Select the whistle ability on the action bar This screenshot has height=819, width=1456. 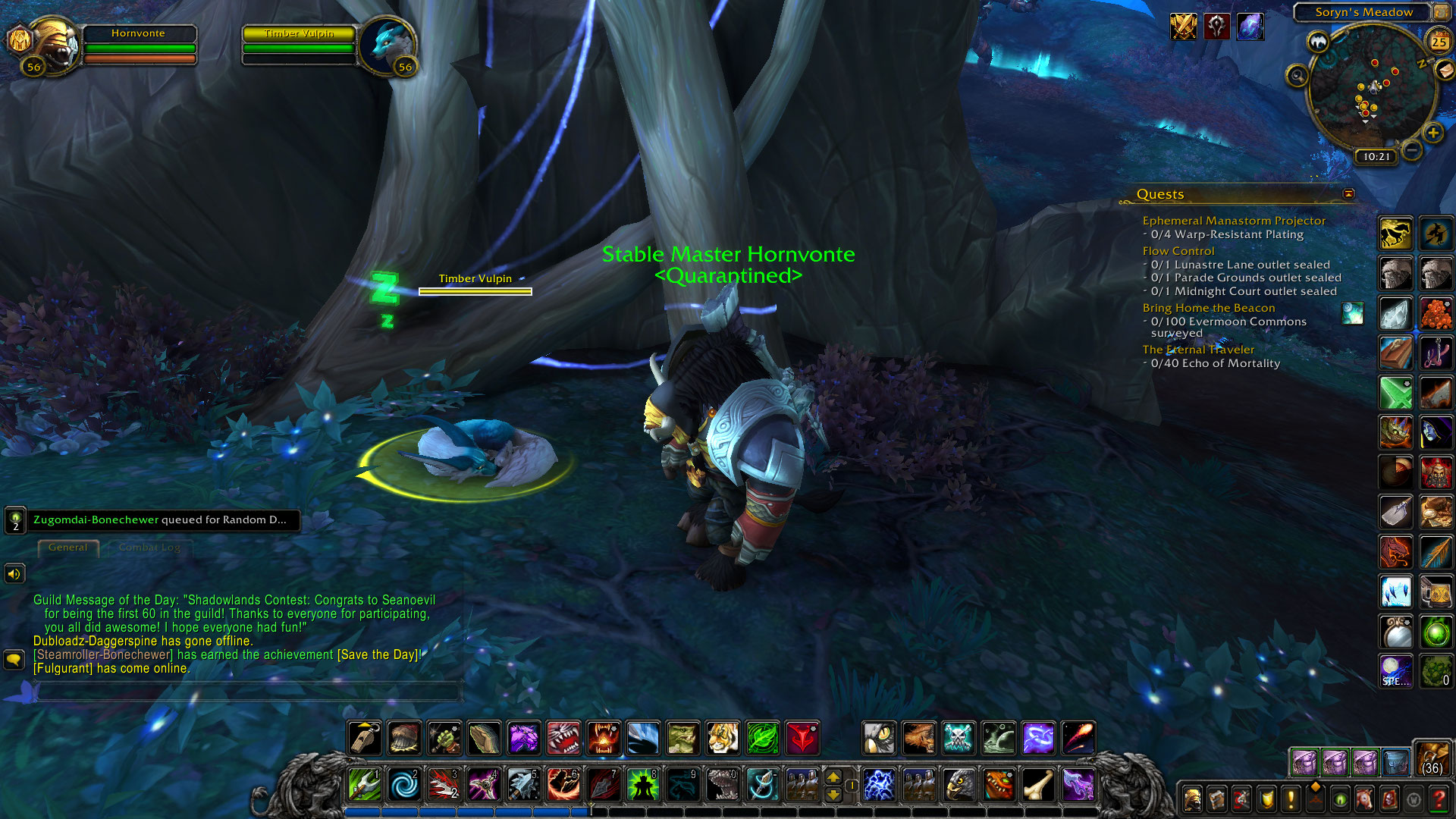pos(364,738)
